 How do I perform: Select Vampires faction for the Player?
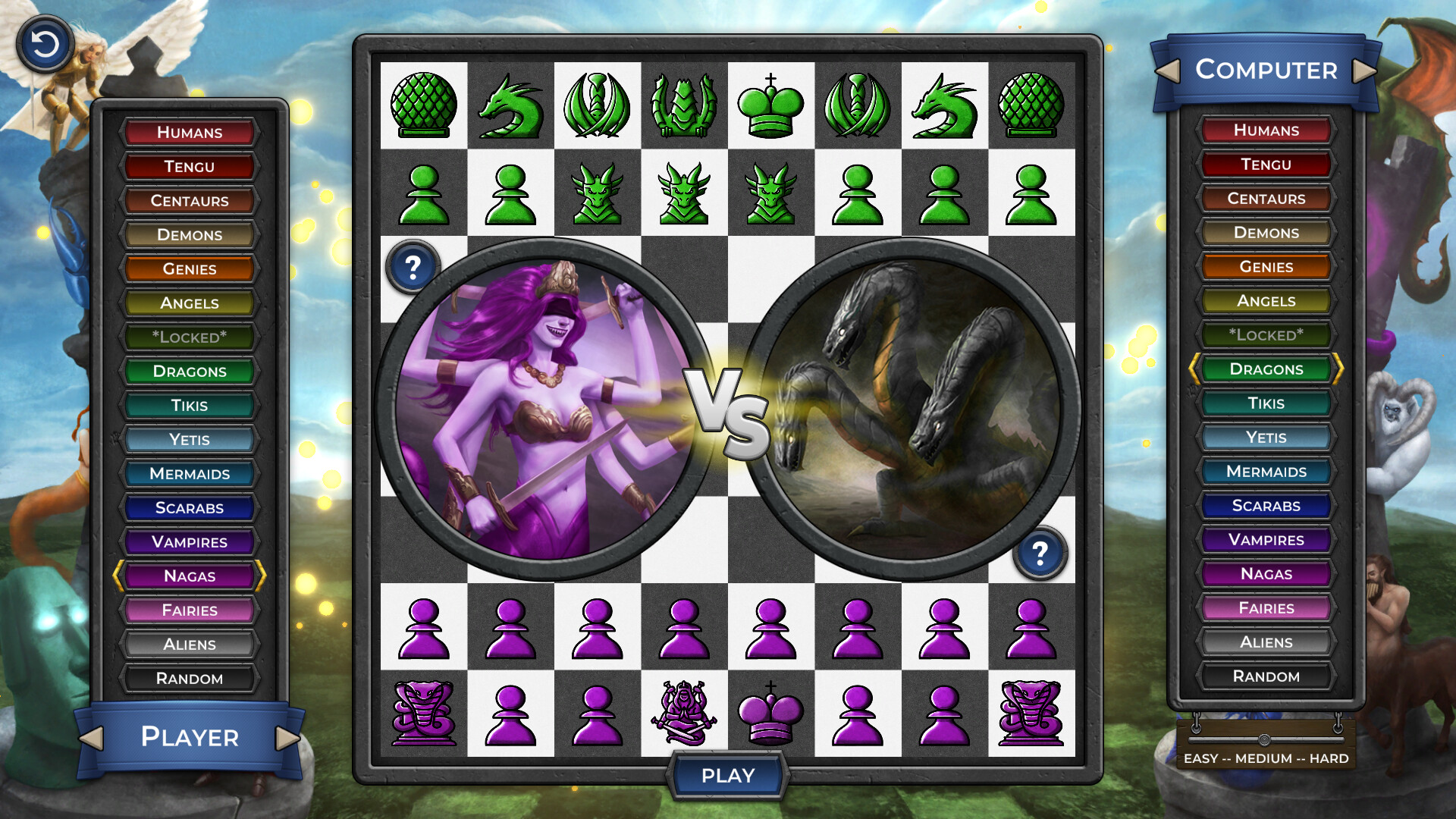(190, 541)
